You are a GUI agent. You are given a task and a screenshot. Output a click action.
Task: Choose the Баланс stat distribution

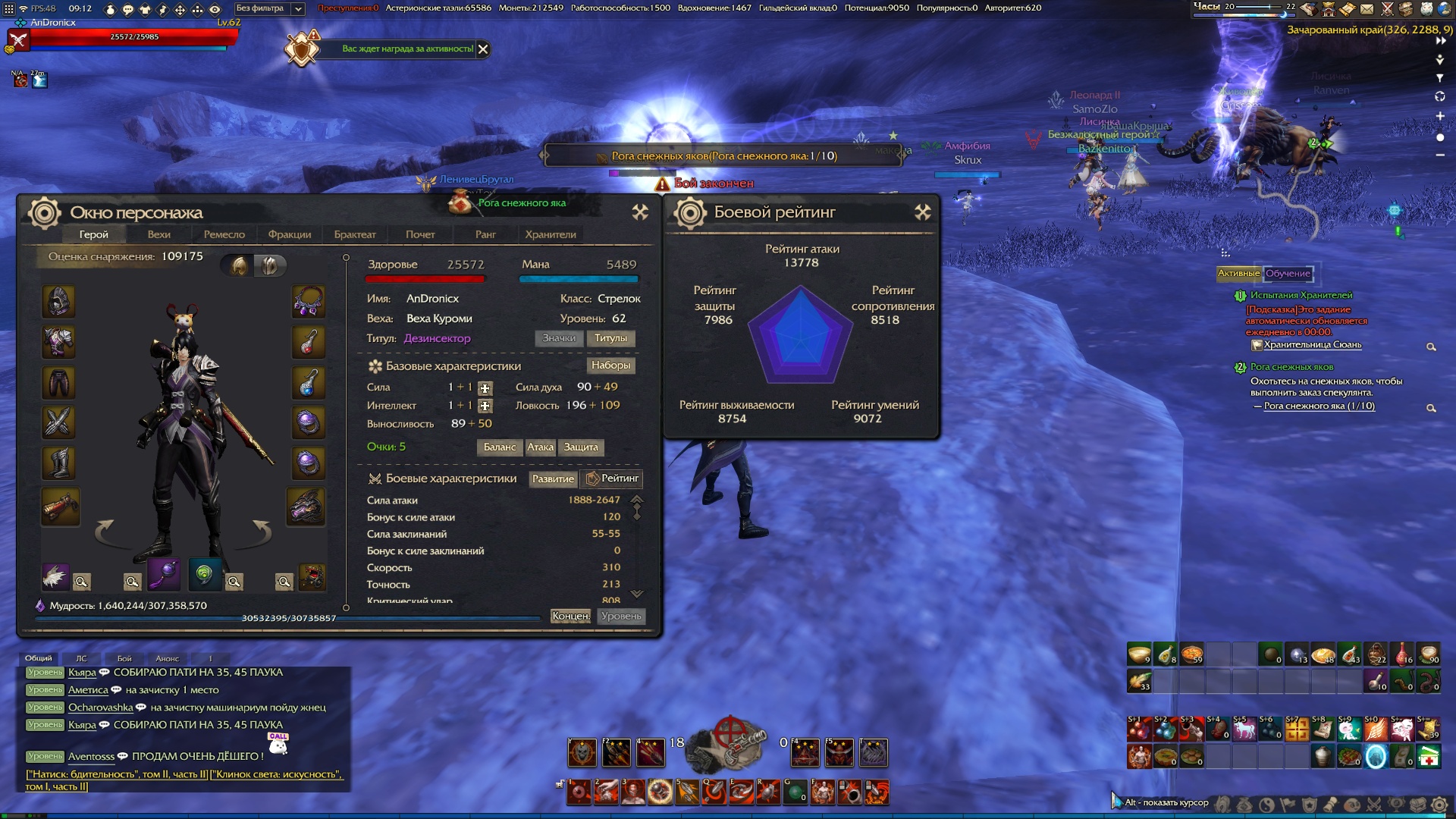click(x=500, y=447)
